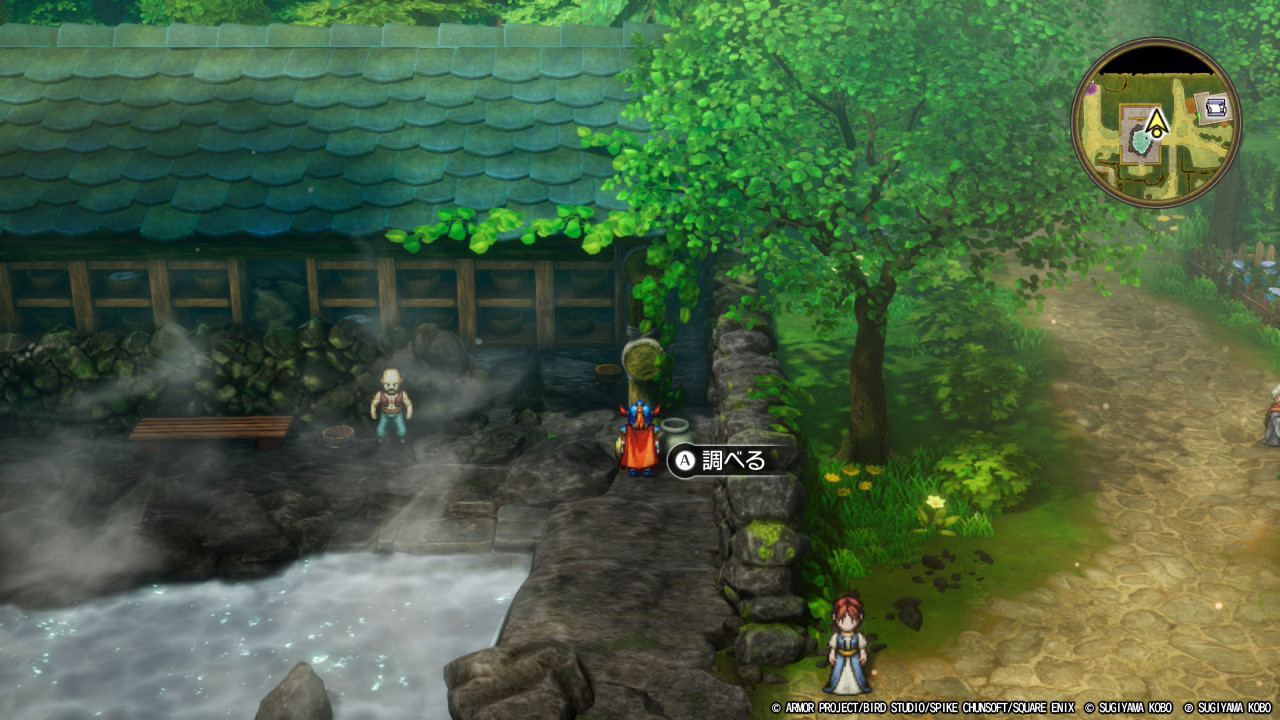Open the circular village minimap
The height and width of the screenshot is (720, 1280).
[1156, 124]
